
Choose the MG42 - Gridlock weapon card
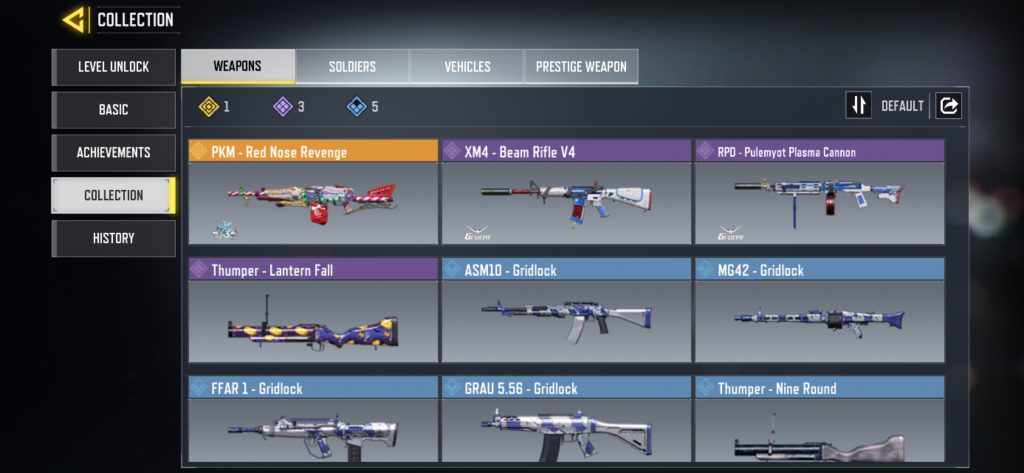pyautogui.click(x=819, y=310)
